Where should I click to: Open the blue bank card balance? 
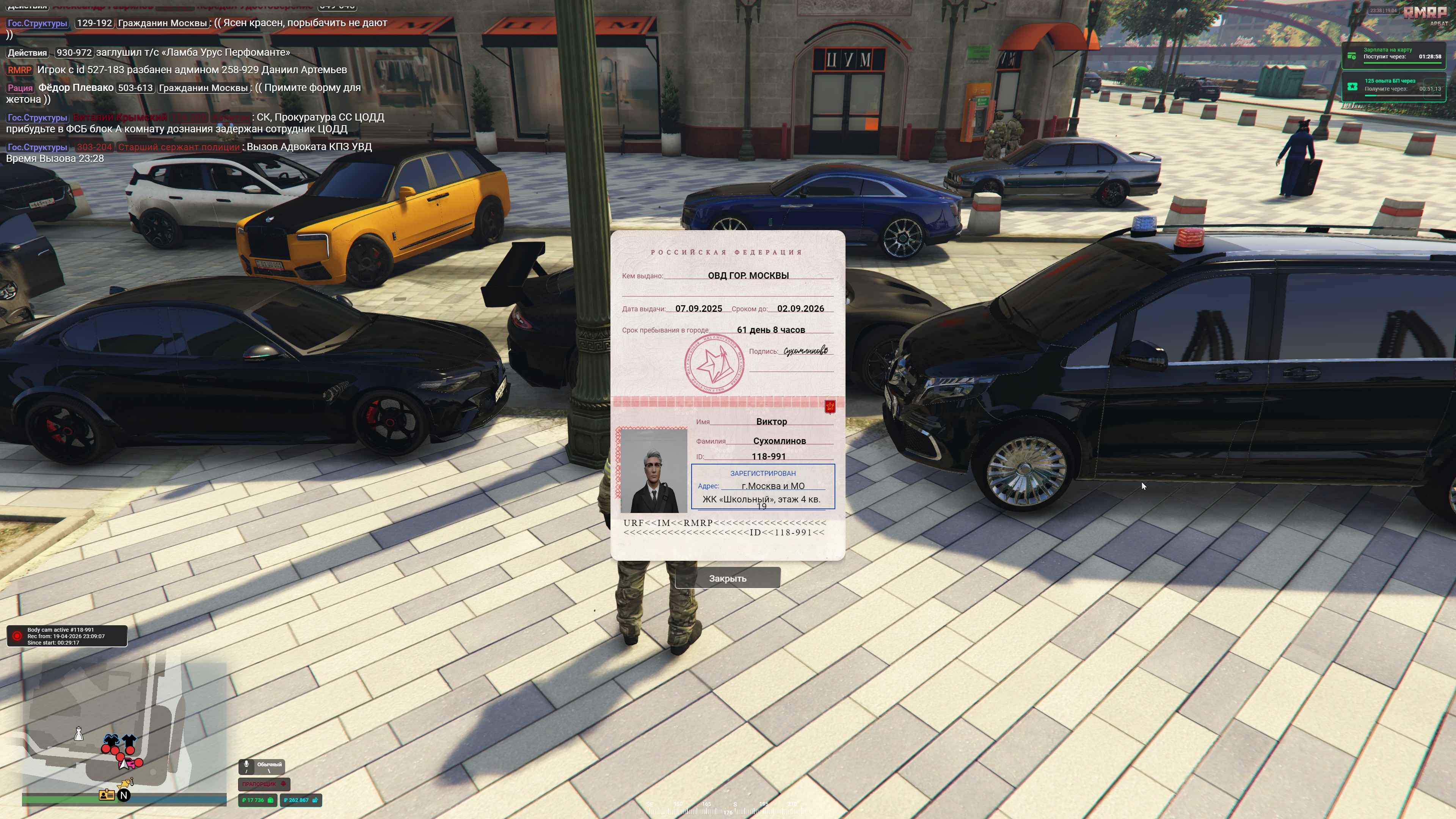300,800
